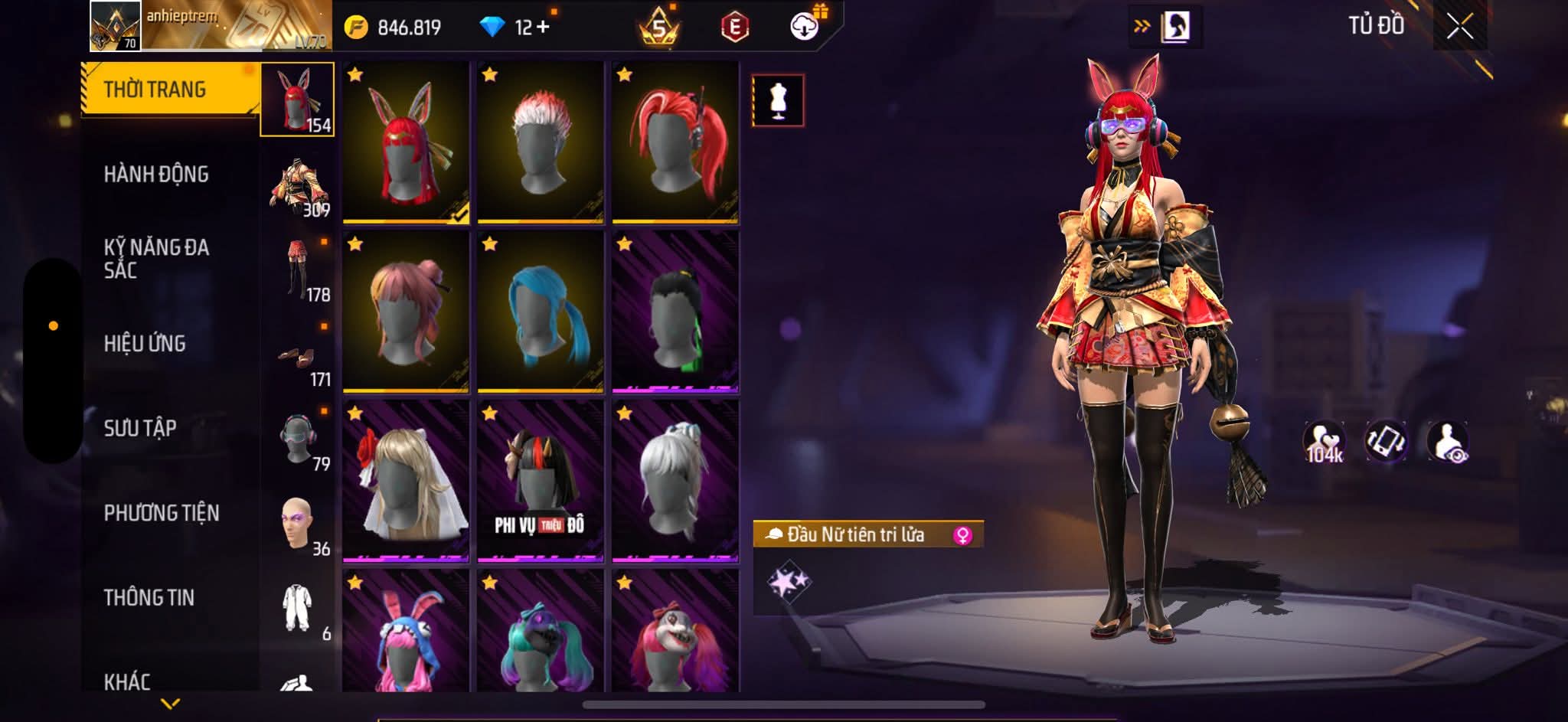Toggle the character visibility eye icon
Viewport: 1568px width, 722px height.
click(1447, 443)
